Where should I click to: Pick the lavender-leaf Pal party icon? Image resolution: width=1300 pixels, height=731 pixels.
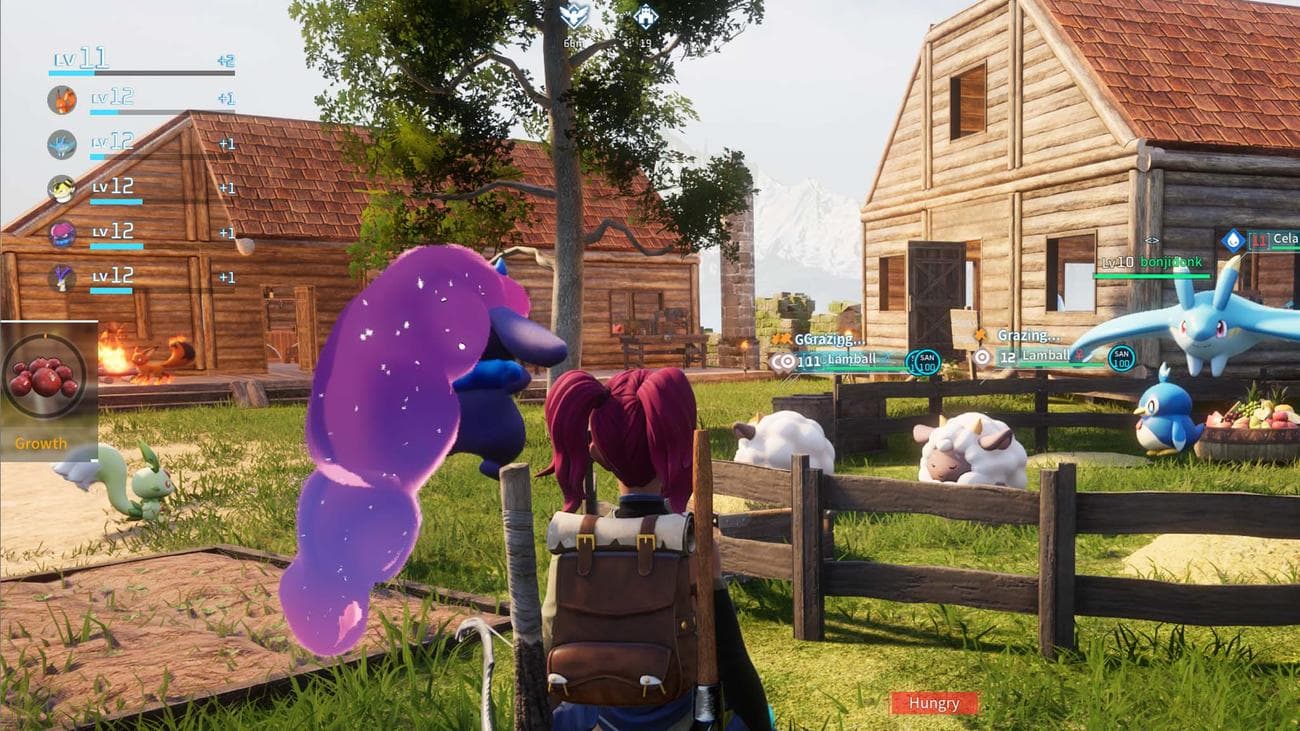62,278
